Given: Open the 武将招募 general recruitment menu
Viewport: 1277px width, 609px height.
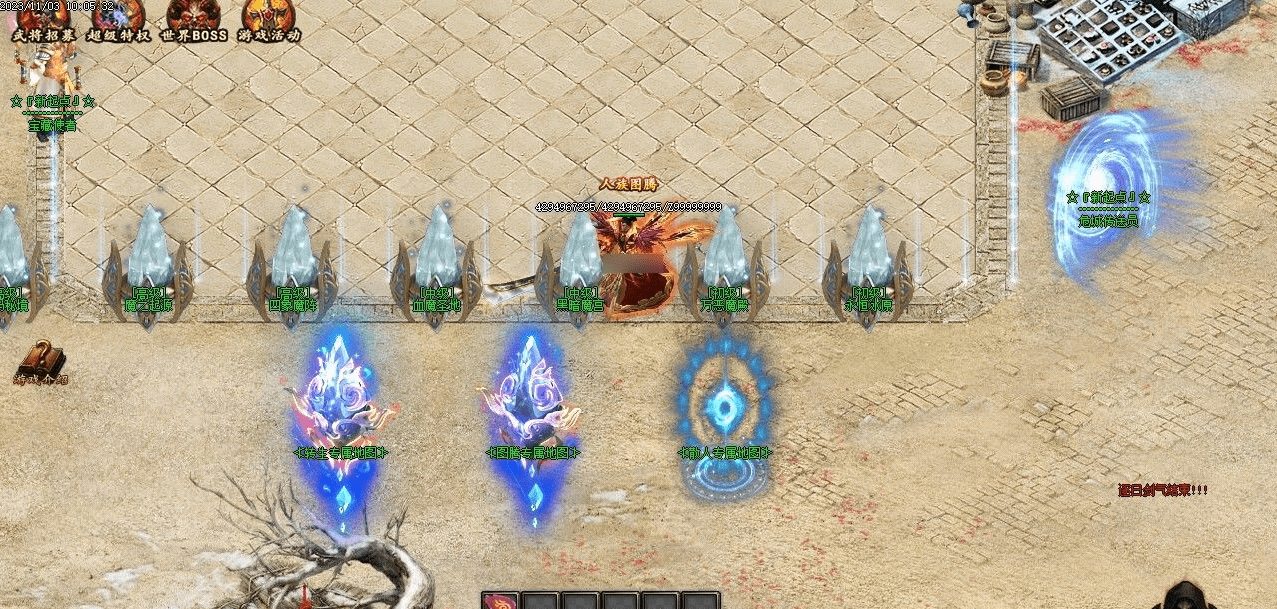Looking at the screenshot, I should (x=43, y=20).
